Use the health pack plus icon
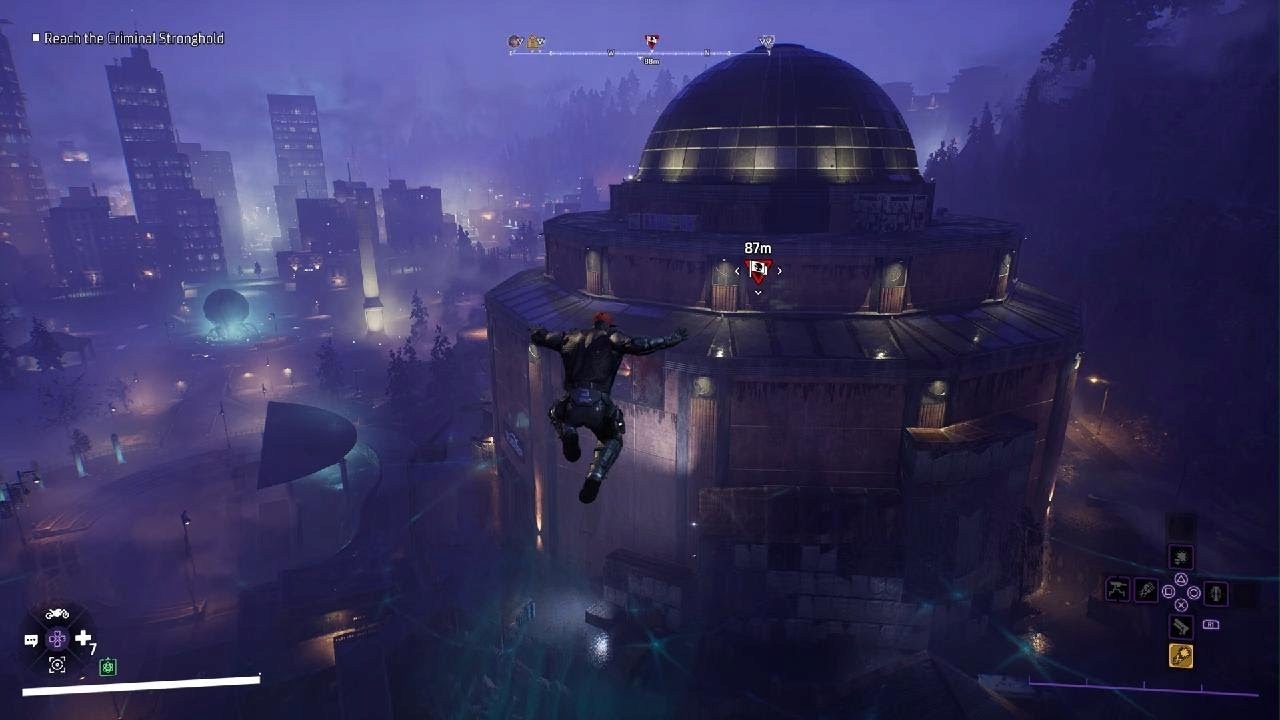 83,638
